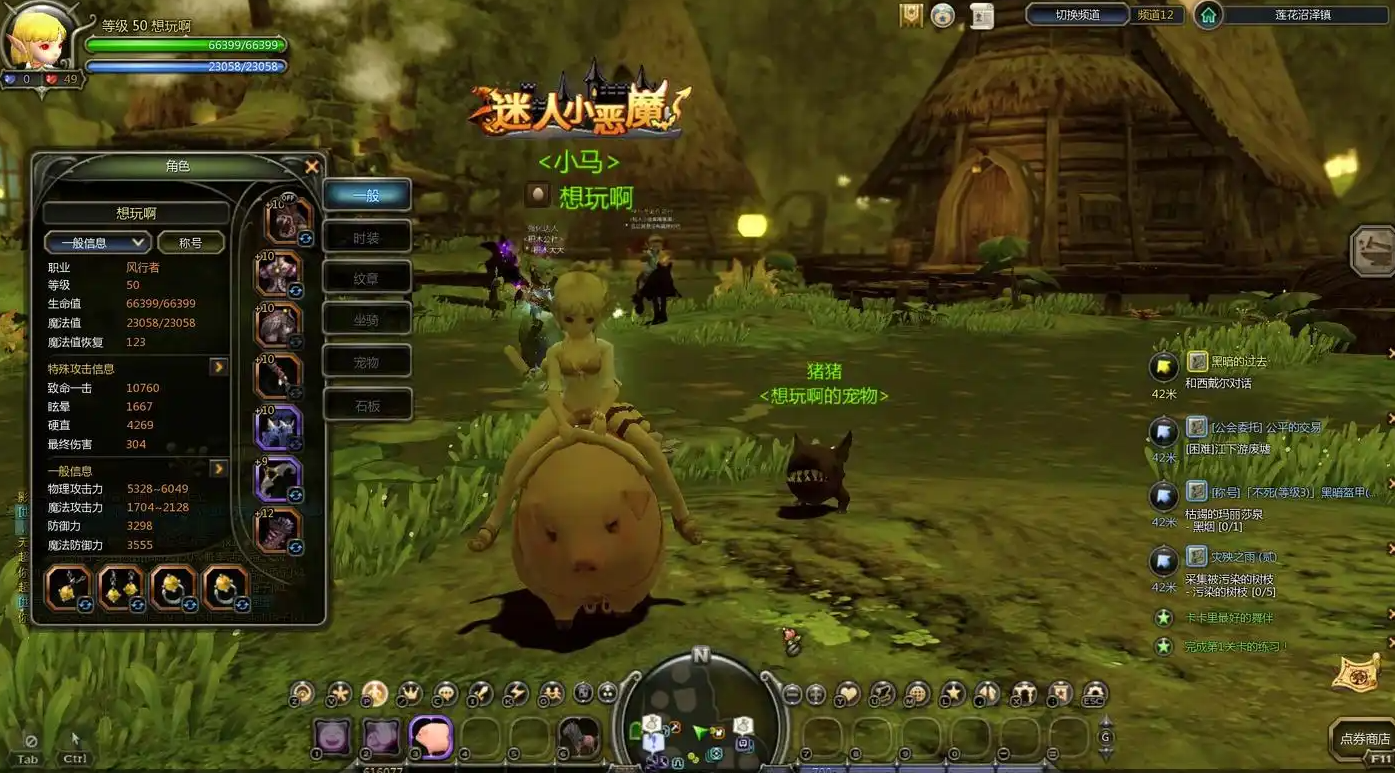Open the 点券商店 cash shop
This screenshot has width=1395, height=773.
(x=1364, y=739)
